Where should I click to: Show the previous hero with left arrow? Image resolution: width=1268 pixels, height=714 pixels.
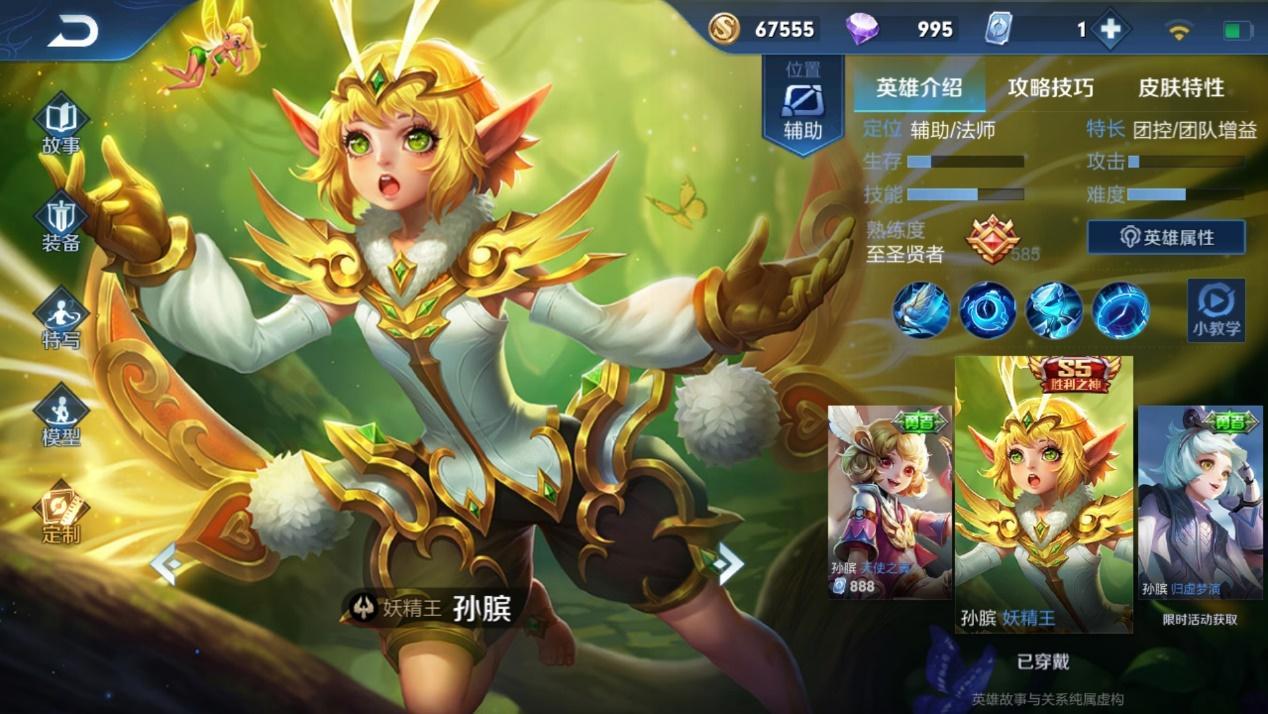165,565
